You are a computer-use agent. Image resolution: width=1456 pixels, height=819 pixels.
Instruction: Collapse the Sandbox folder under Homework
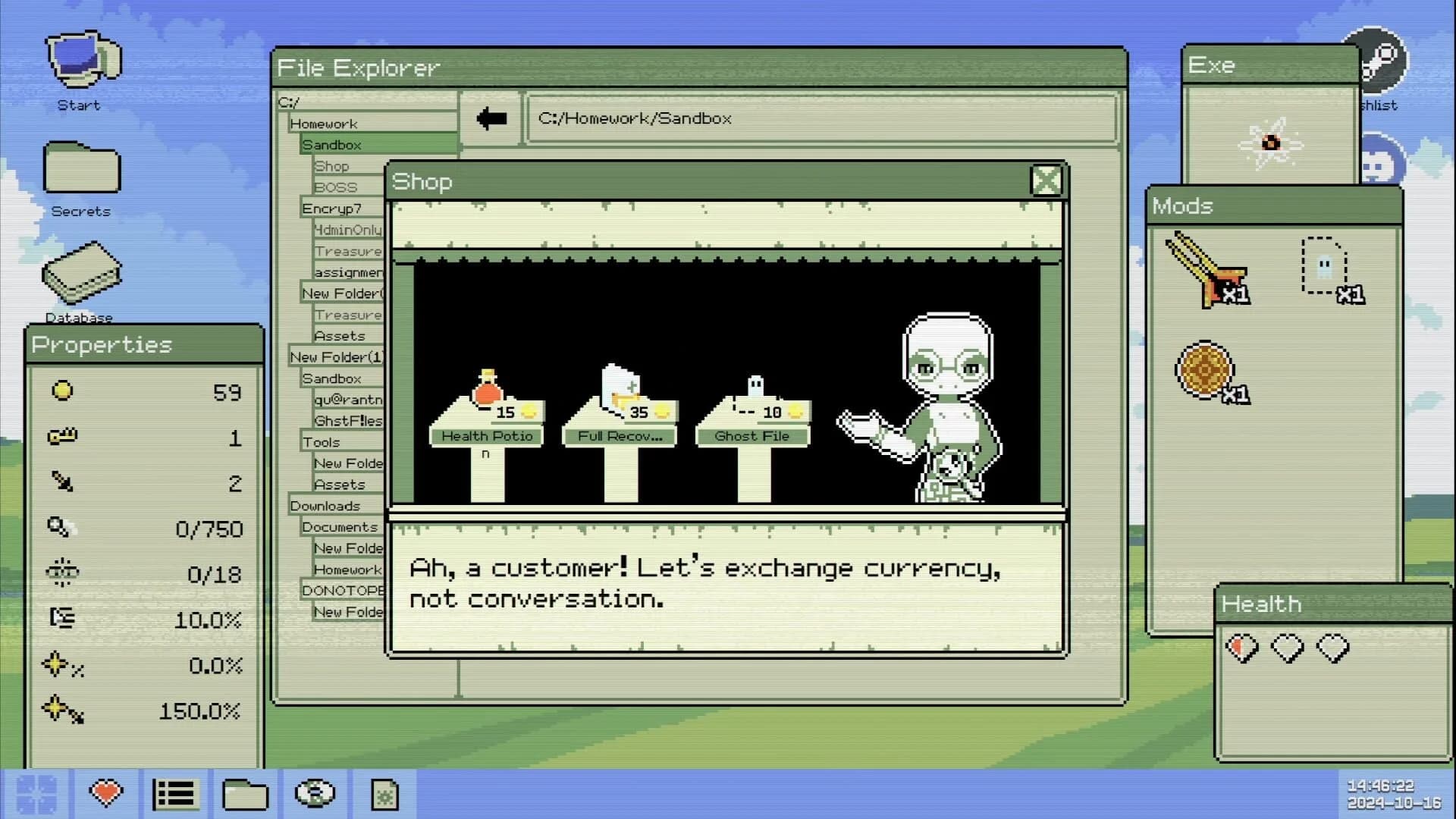coord(331,144)
